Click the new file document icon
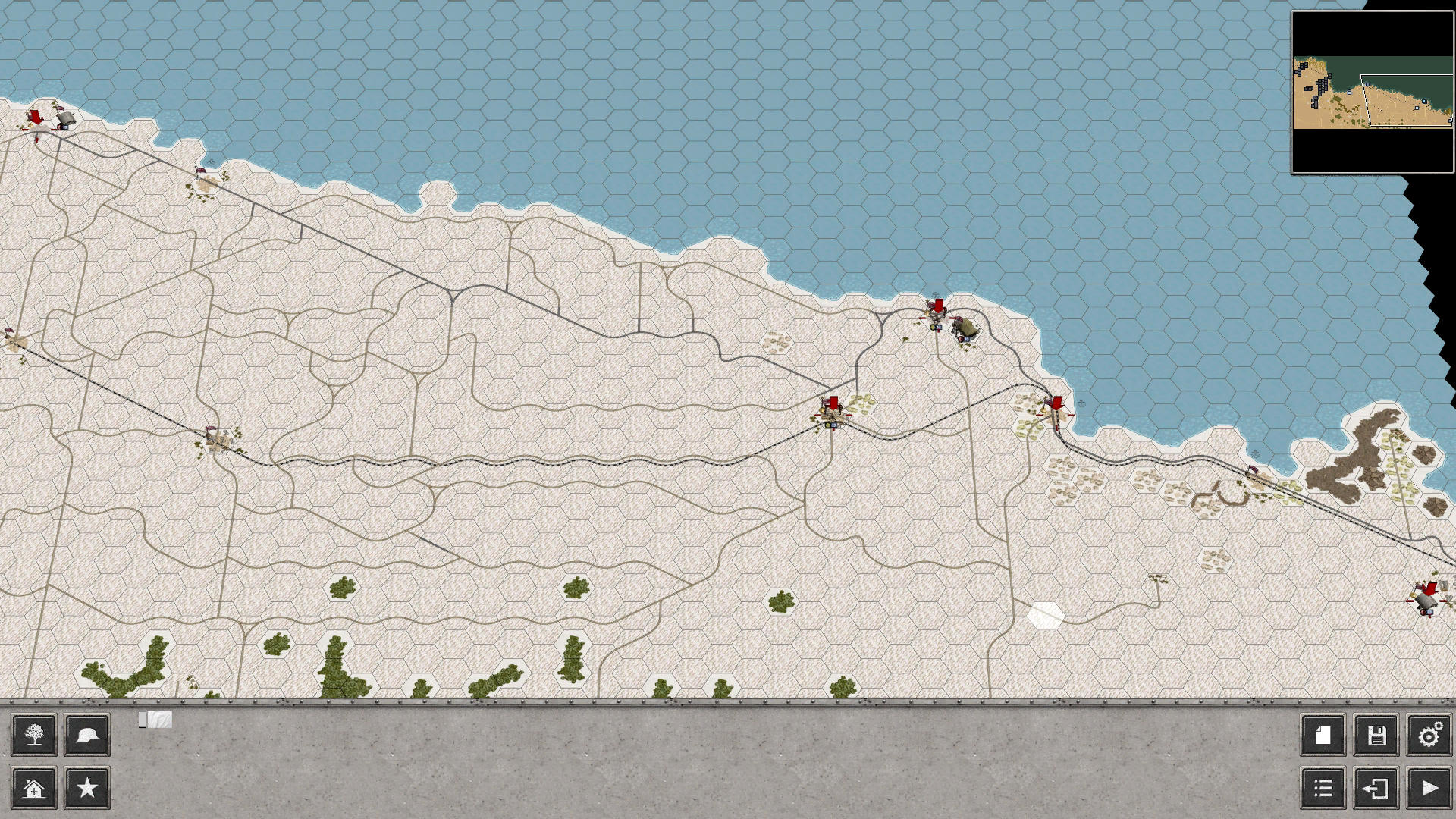 coord(1325,735)
